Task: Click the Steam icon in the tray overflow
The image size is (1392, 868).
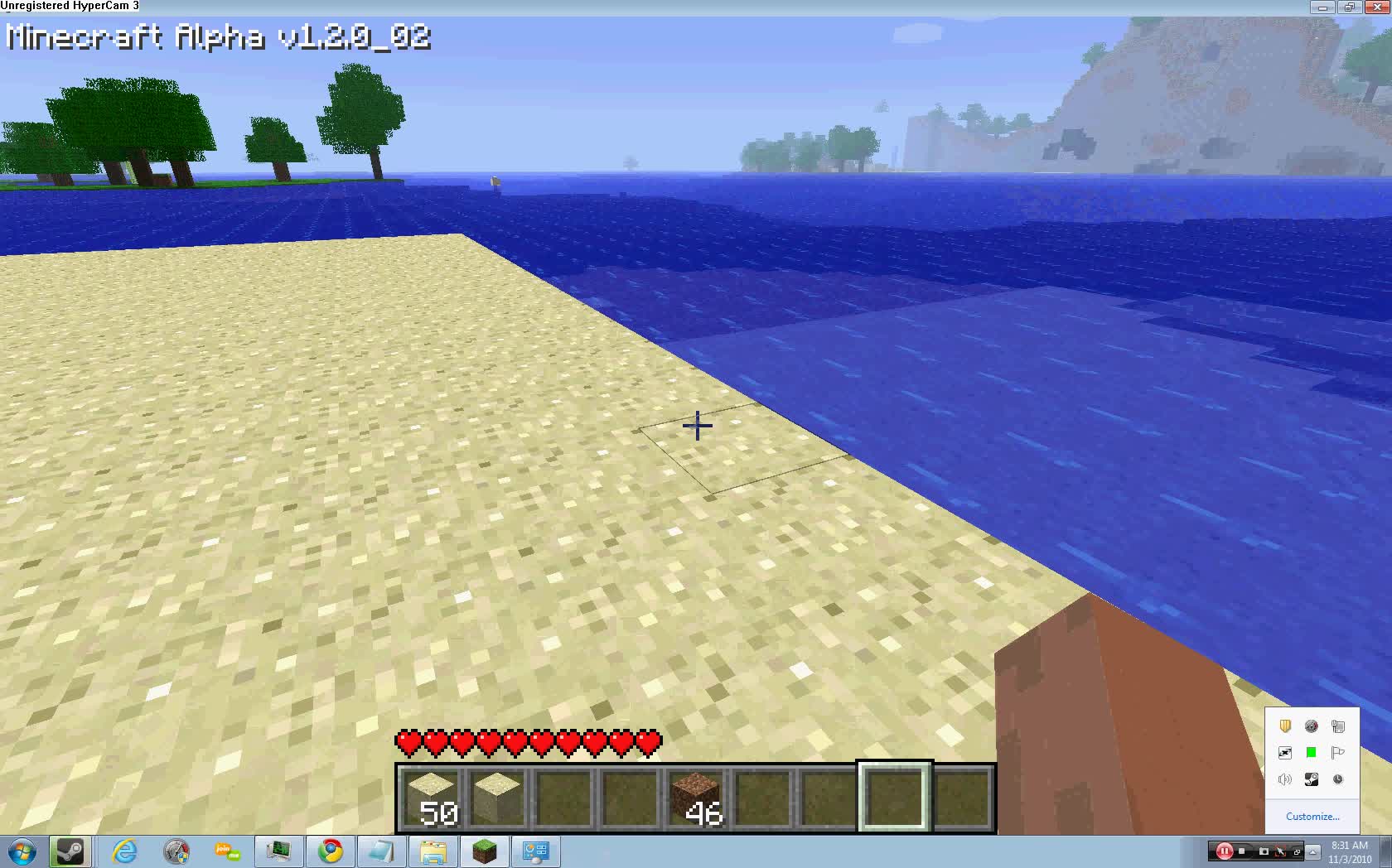Action: 1311,779
